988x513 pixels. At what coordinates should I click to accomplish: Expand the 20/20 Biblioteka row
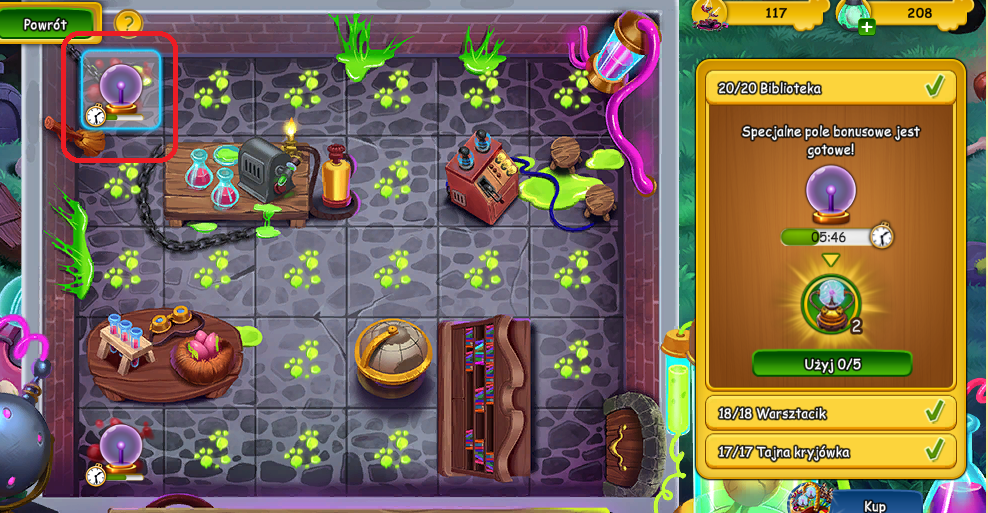pyautogui.click(x=831, y=88)
